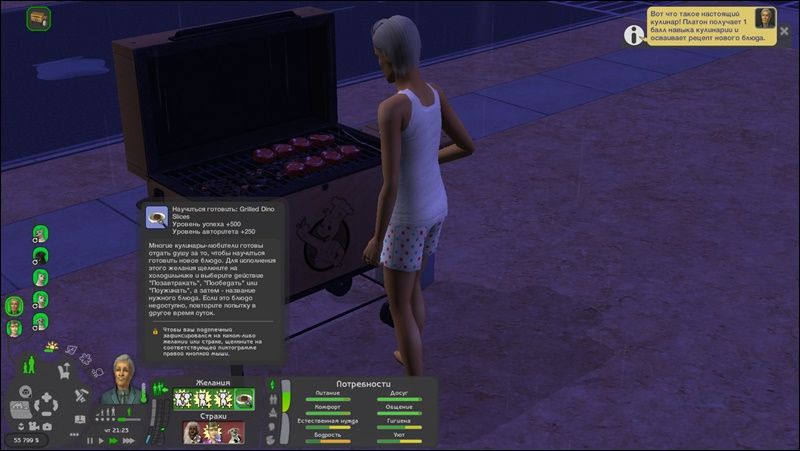Switch to the armchair panel tab

(66, 371)
